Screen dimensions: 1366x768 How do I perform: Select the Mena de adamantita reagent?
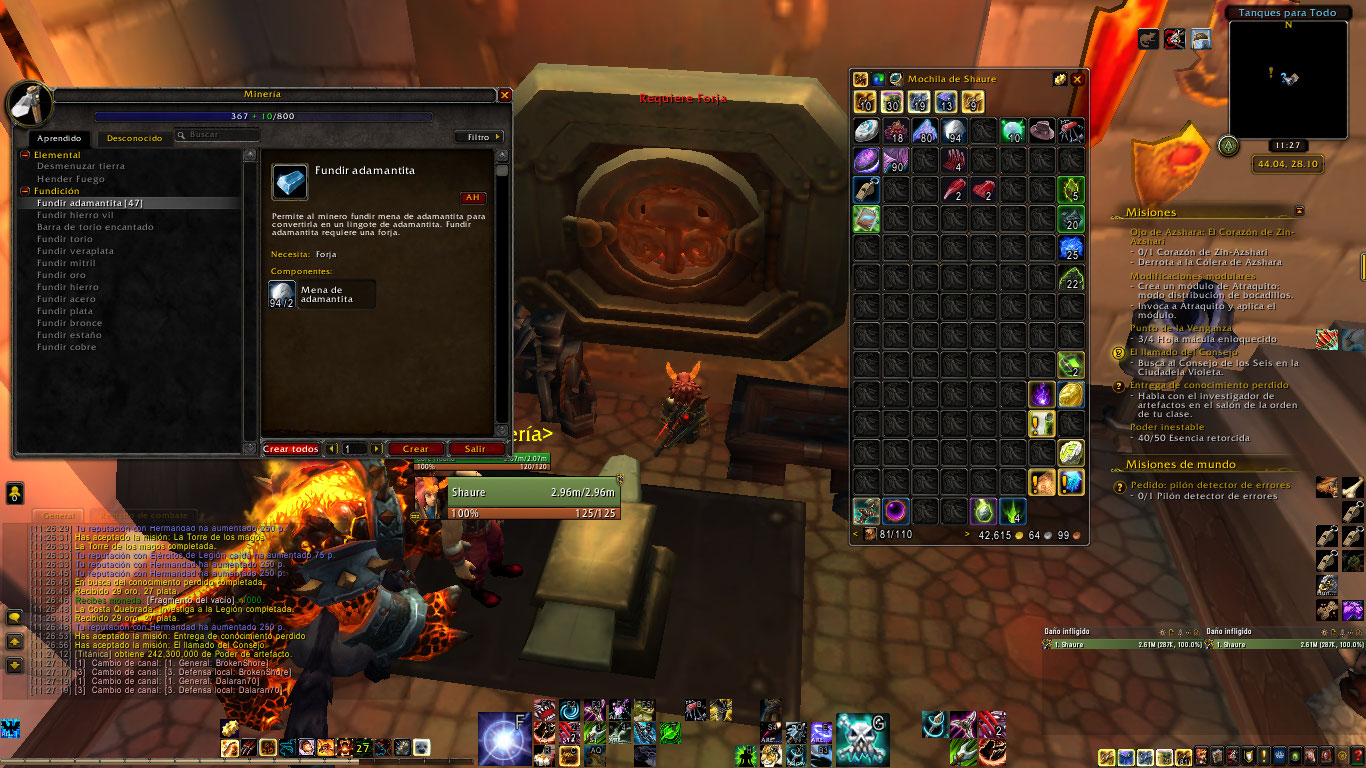[x=322, y=293]
